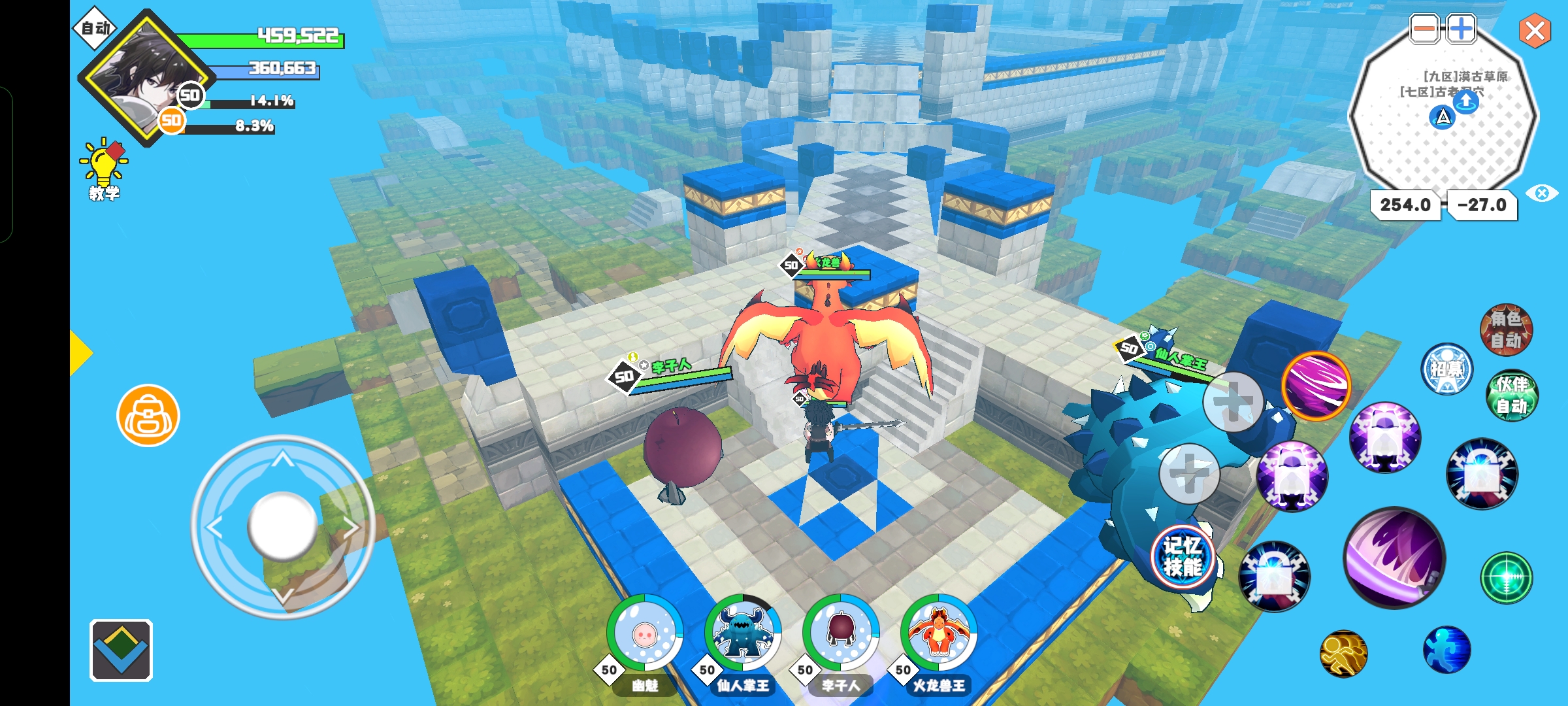The width and height of the screenshot is (1568, 706).
Task: Open the orange backpack inventory
Action: 148,416
